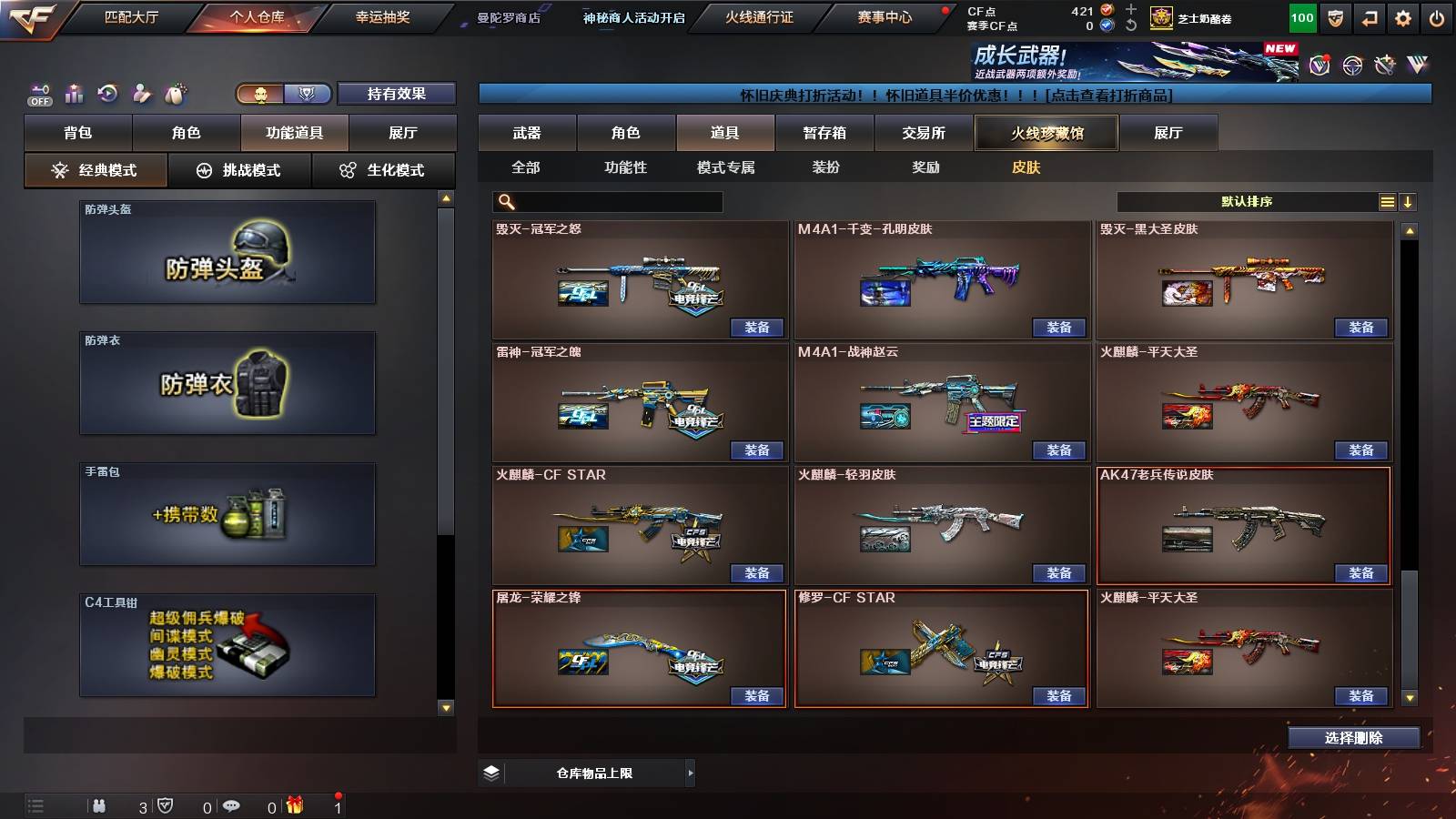Click 装备 on AK47老兵传说皮肤
1456x819 pixels.
pyautogui.click(x=1360, y=574)
